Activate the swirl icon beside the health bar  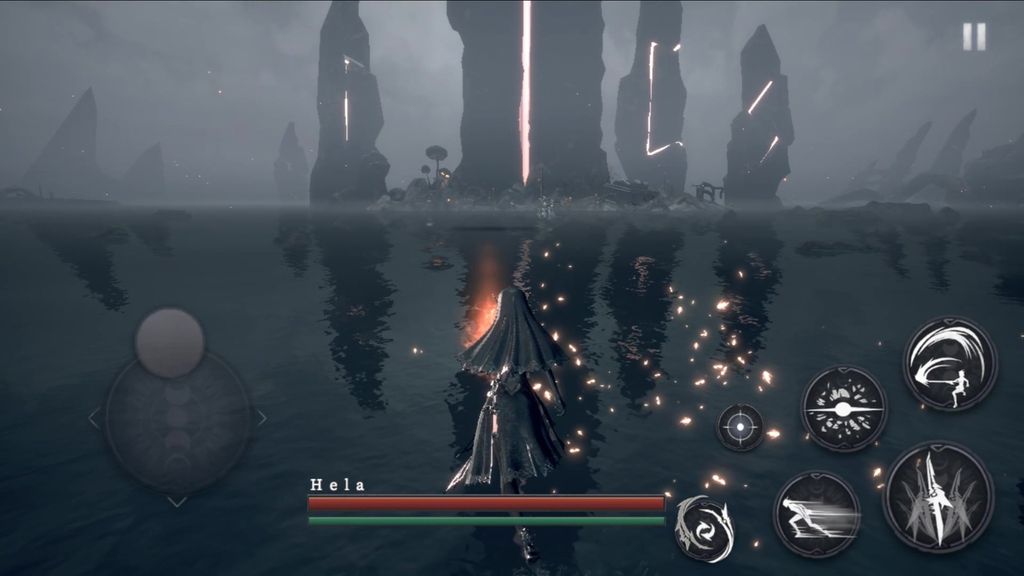point(703,528)
